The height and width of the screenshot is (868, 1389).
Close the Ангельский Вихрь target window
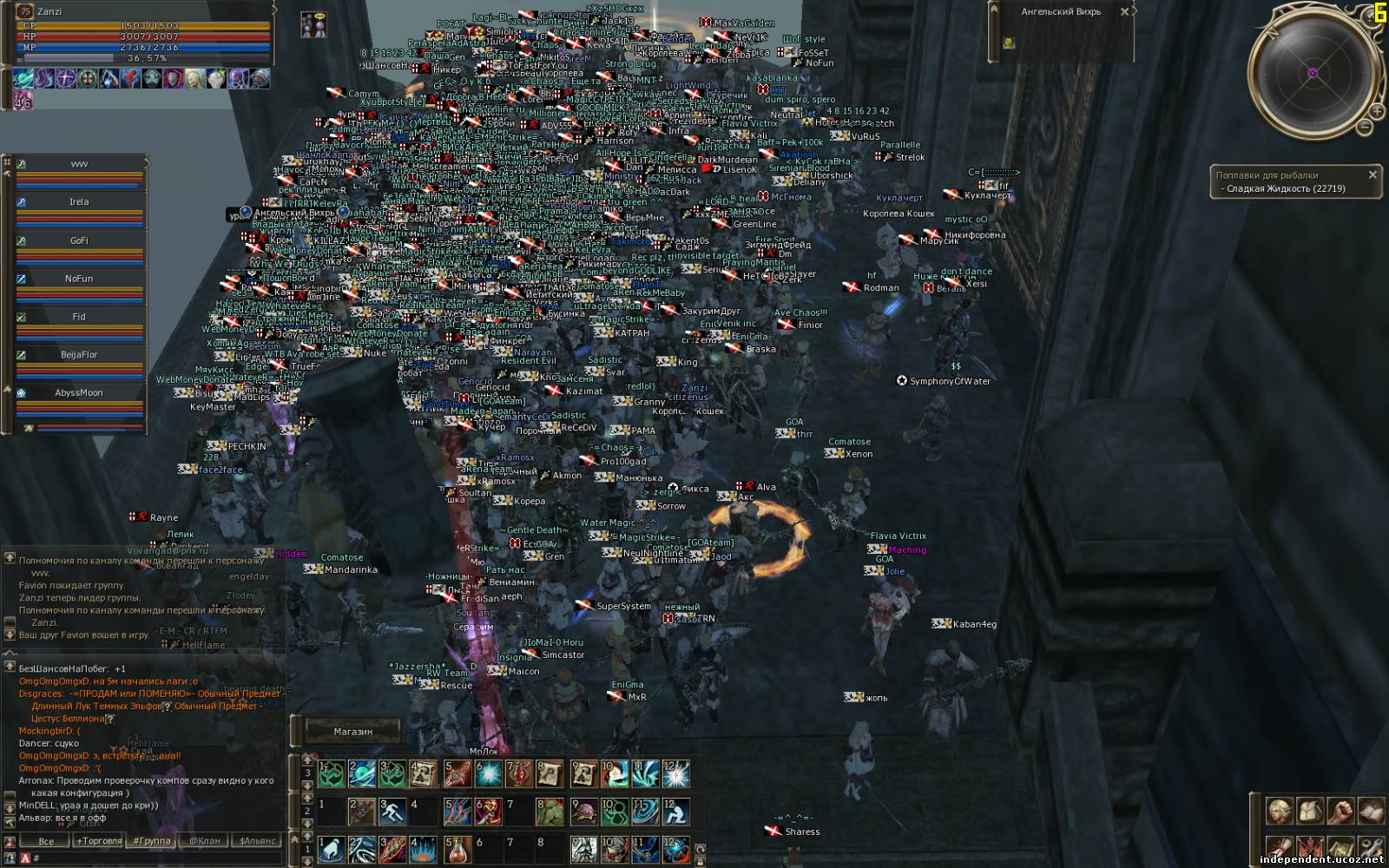point(1124,12)
